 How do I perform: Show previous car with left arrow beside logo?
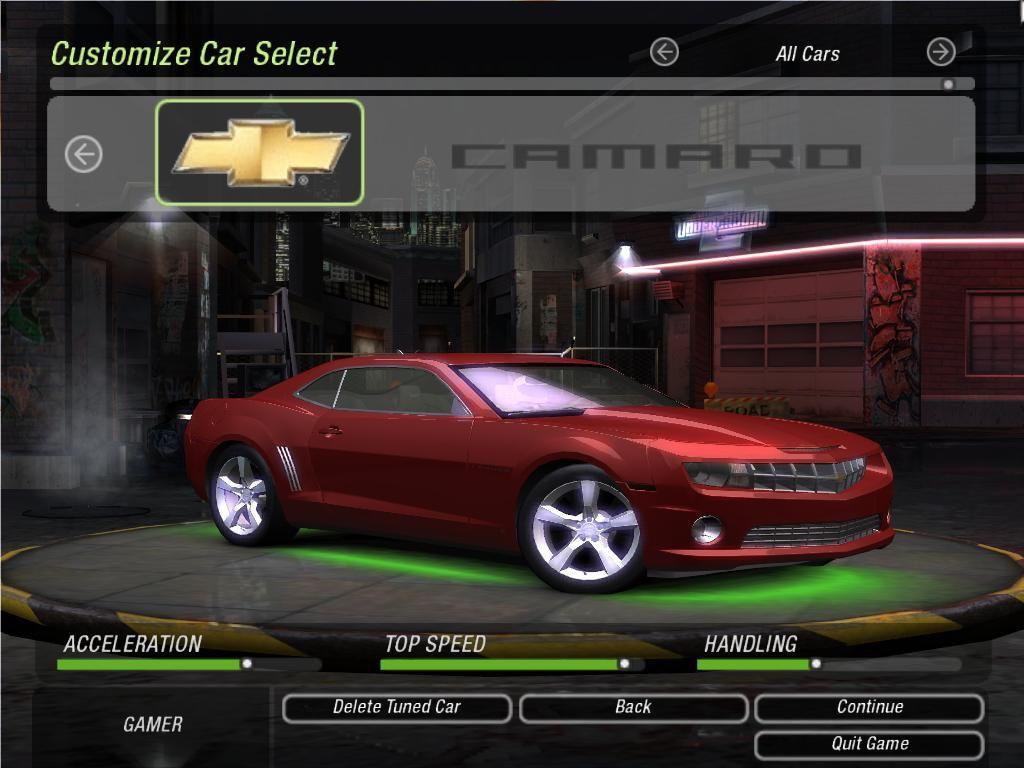(84, 154)
